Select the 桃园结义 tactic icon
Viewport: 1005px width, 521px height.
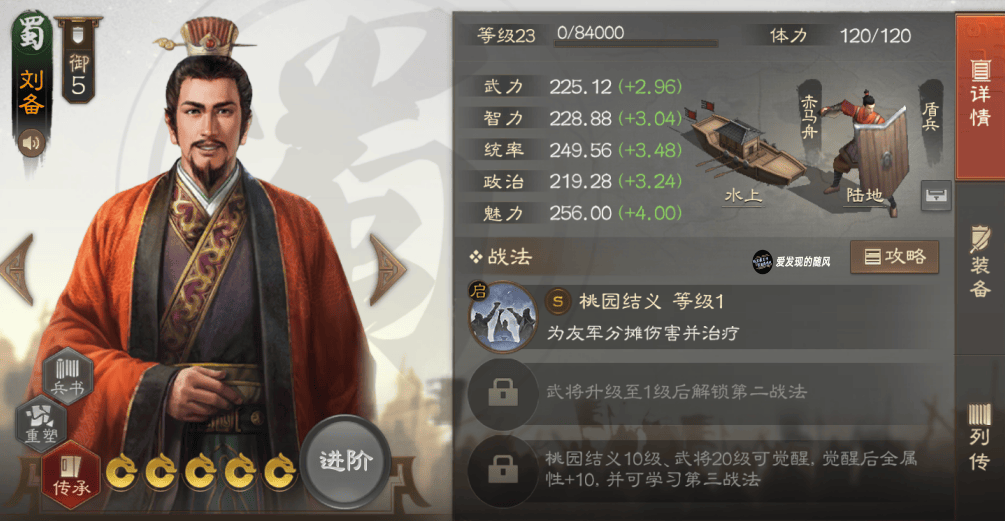pos(499,317)
